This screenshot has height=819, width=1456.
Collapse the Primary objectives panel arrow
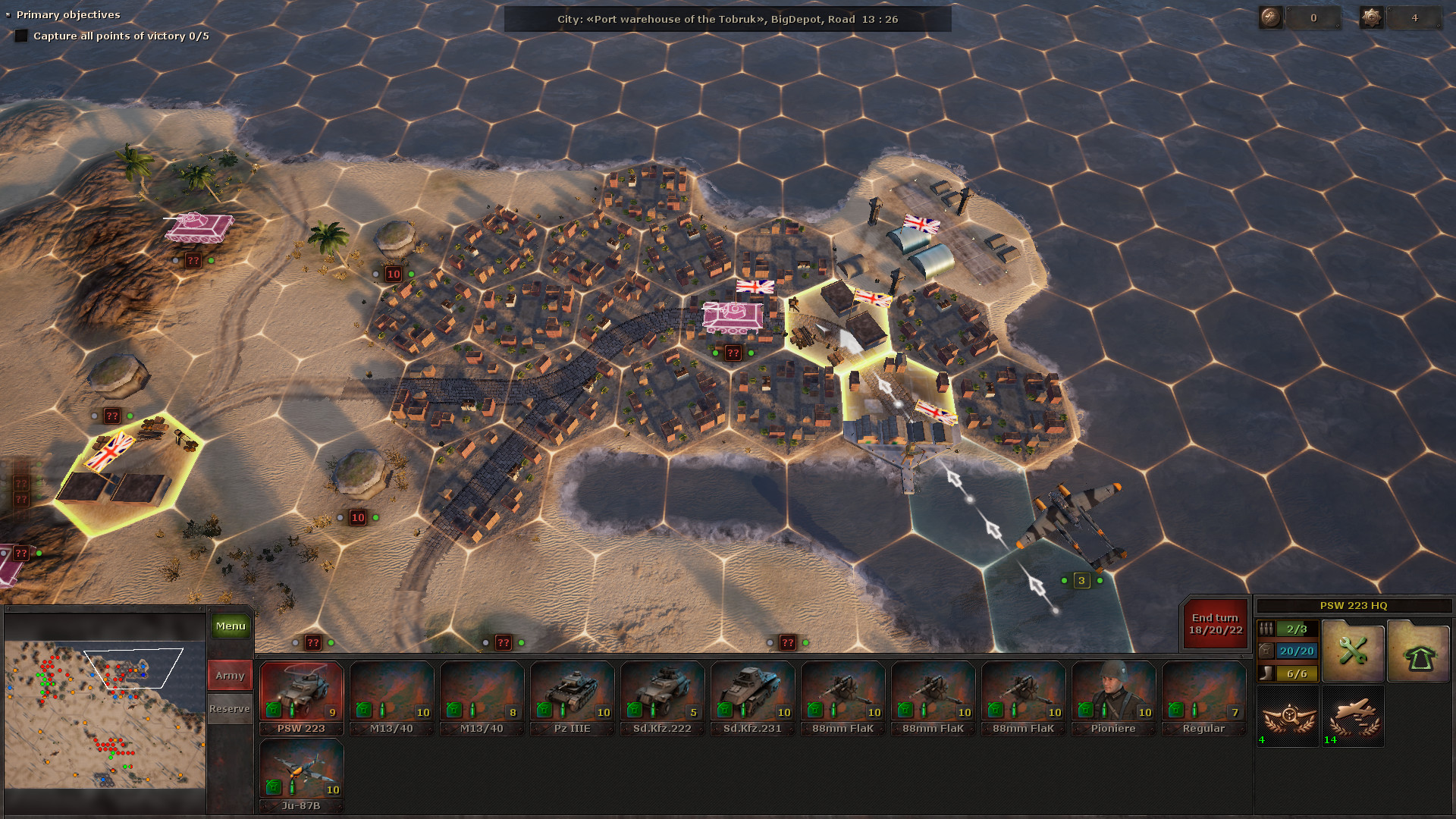point(8,14)
